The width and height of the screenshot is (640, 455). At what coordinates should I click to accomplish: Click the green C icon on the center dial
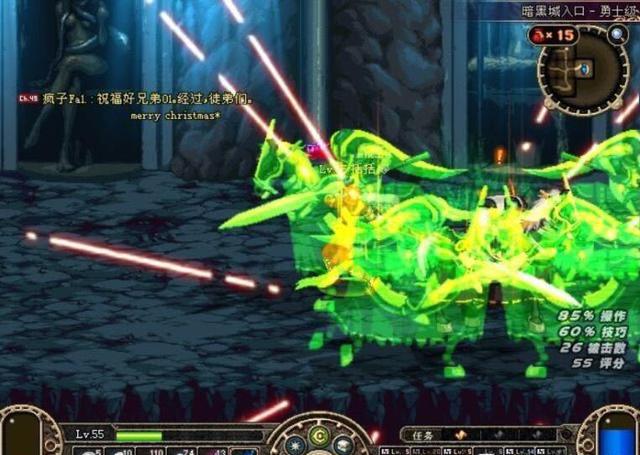pyautogui.click(x=318, y=435)
